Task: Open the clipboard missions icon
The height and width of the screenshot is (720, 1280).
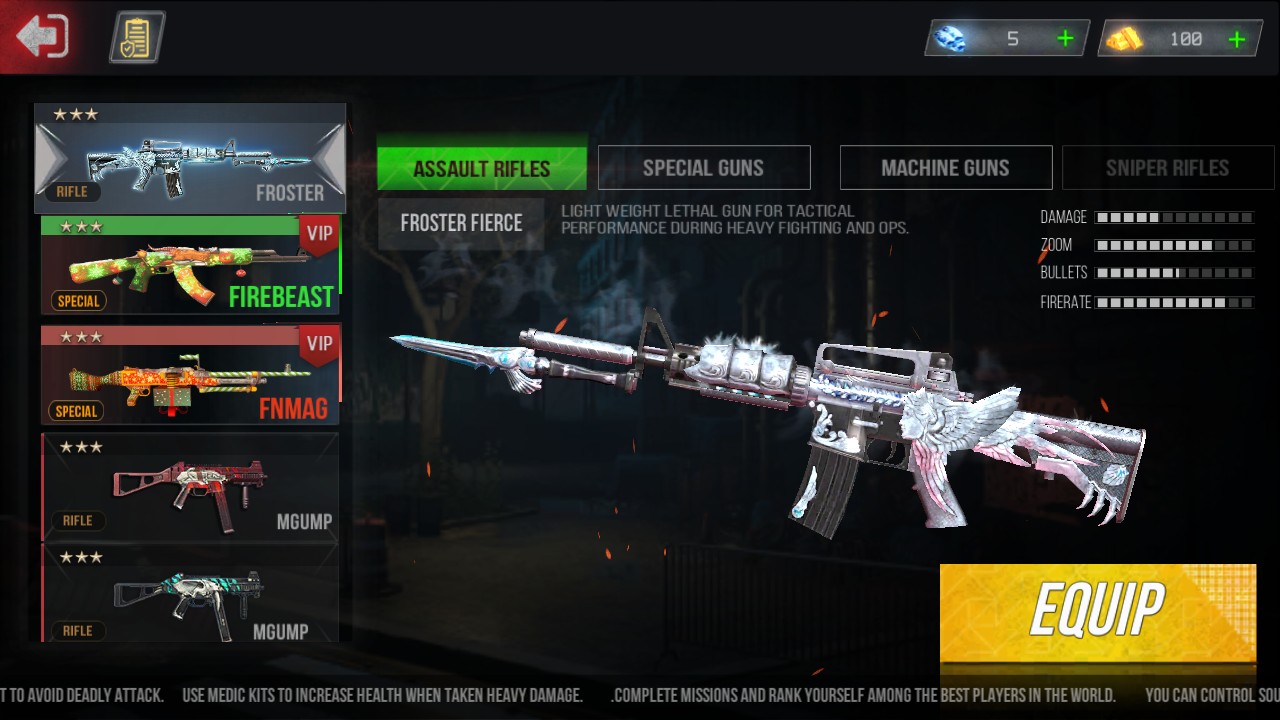Action: (x=136, y=37)
